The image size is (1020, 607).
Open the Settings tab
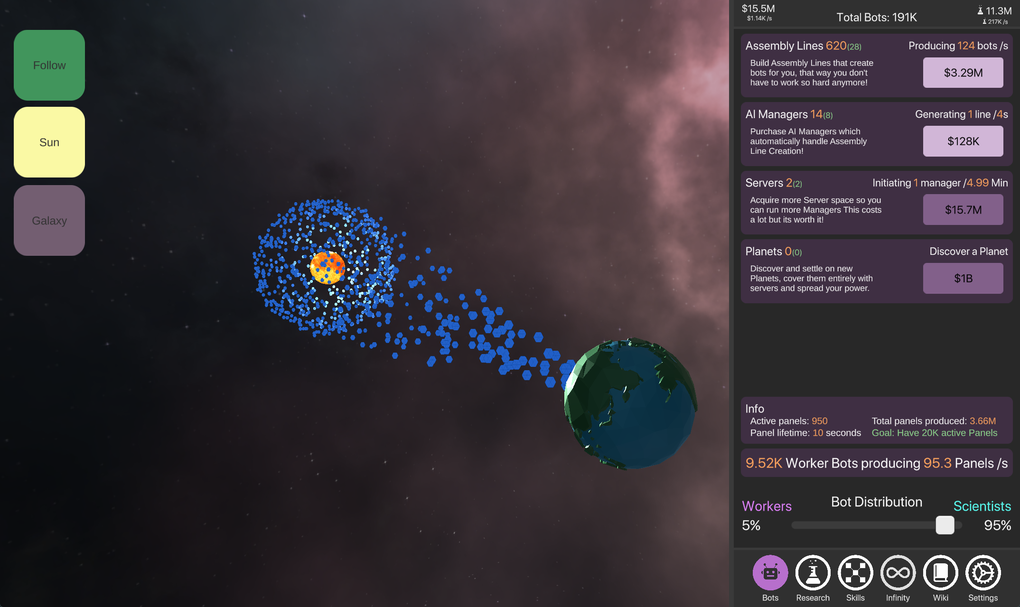coord(983,574)
